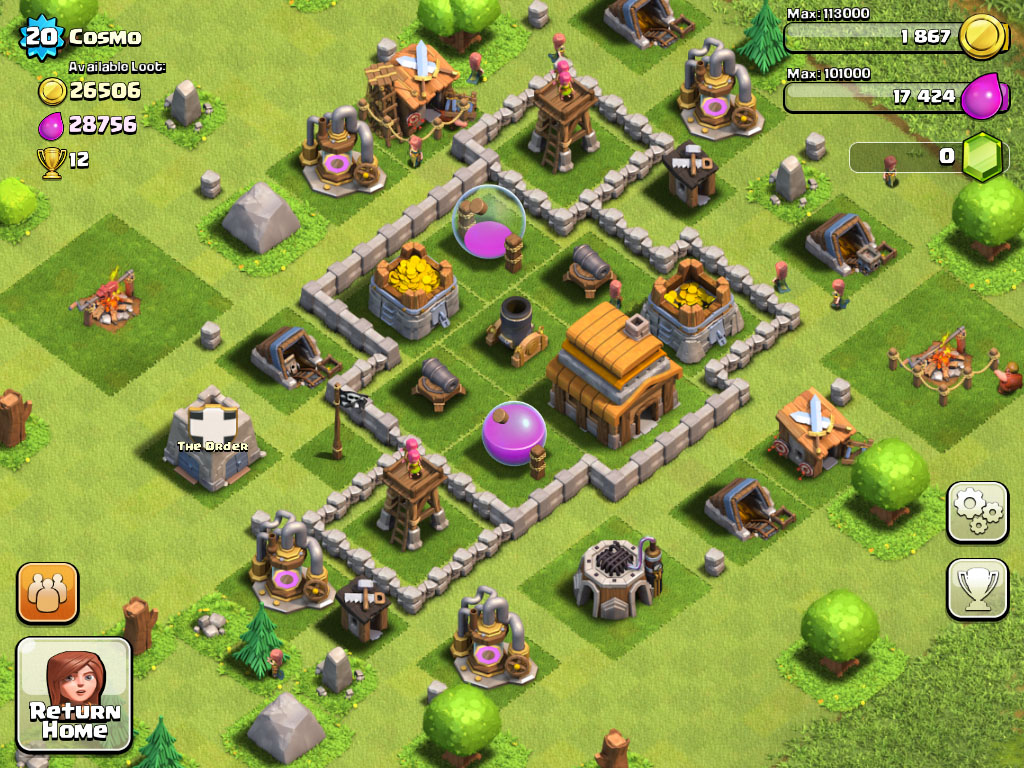Viewport: 1024px width, 768px height.
Task: Show the trophy leaderboard button
Action: pos(977,589)
